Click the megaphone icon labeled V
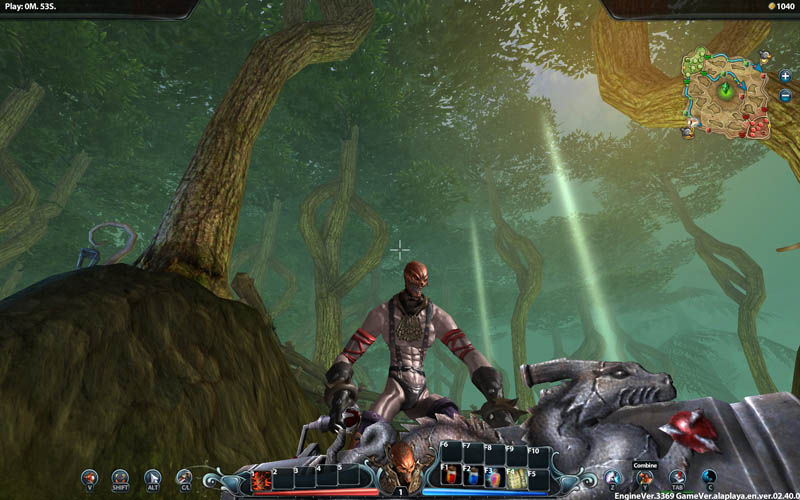The image size is (800, 500). (x=90, y=477)
